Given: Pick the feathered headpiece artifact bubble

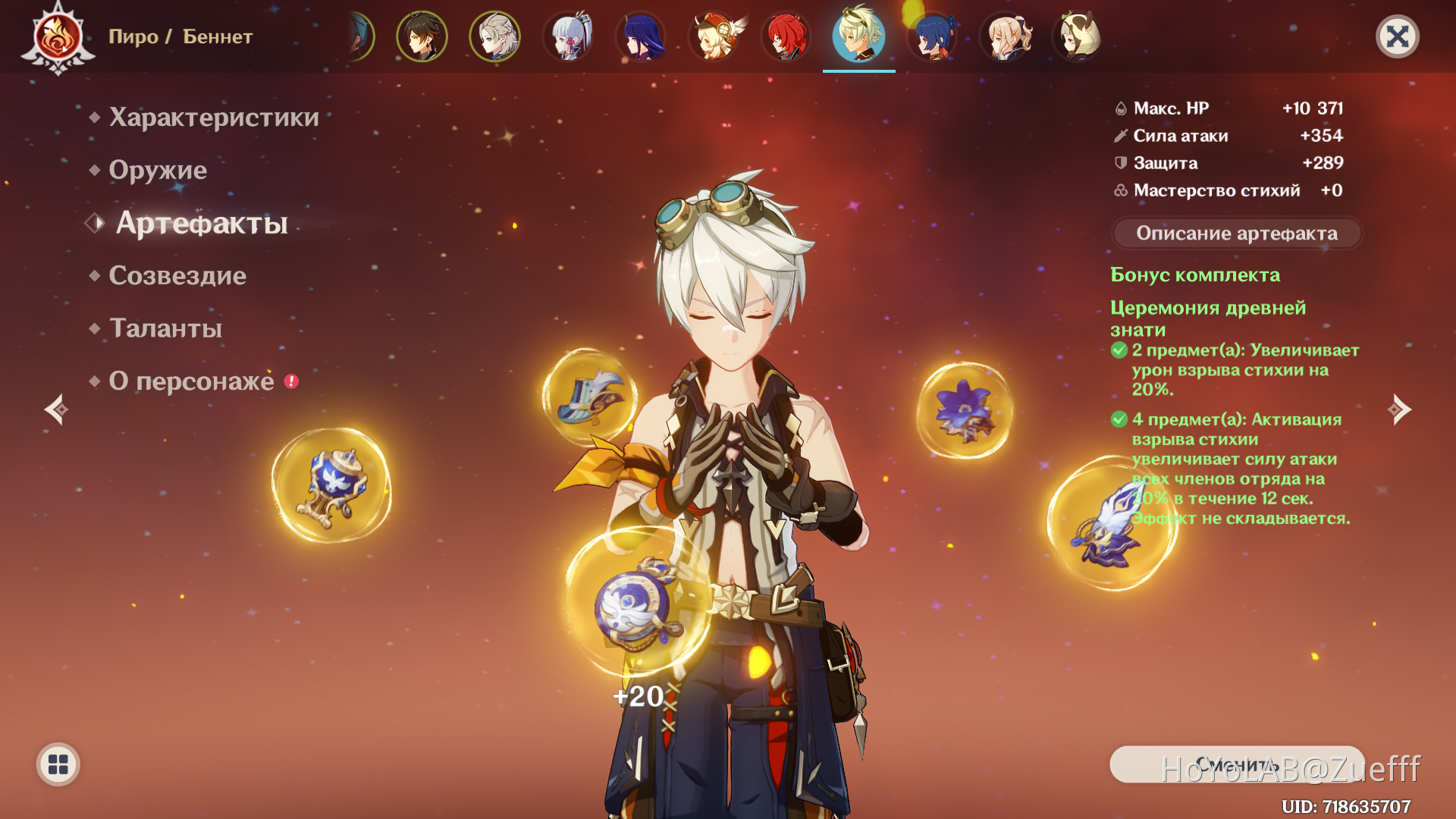Looking at the screenshot, I should 589,395.
